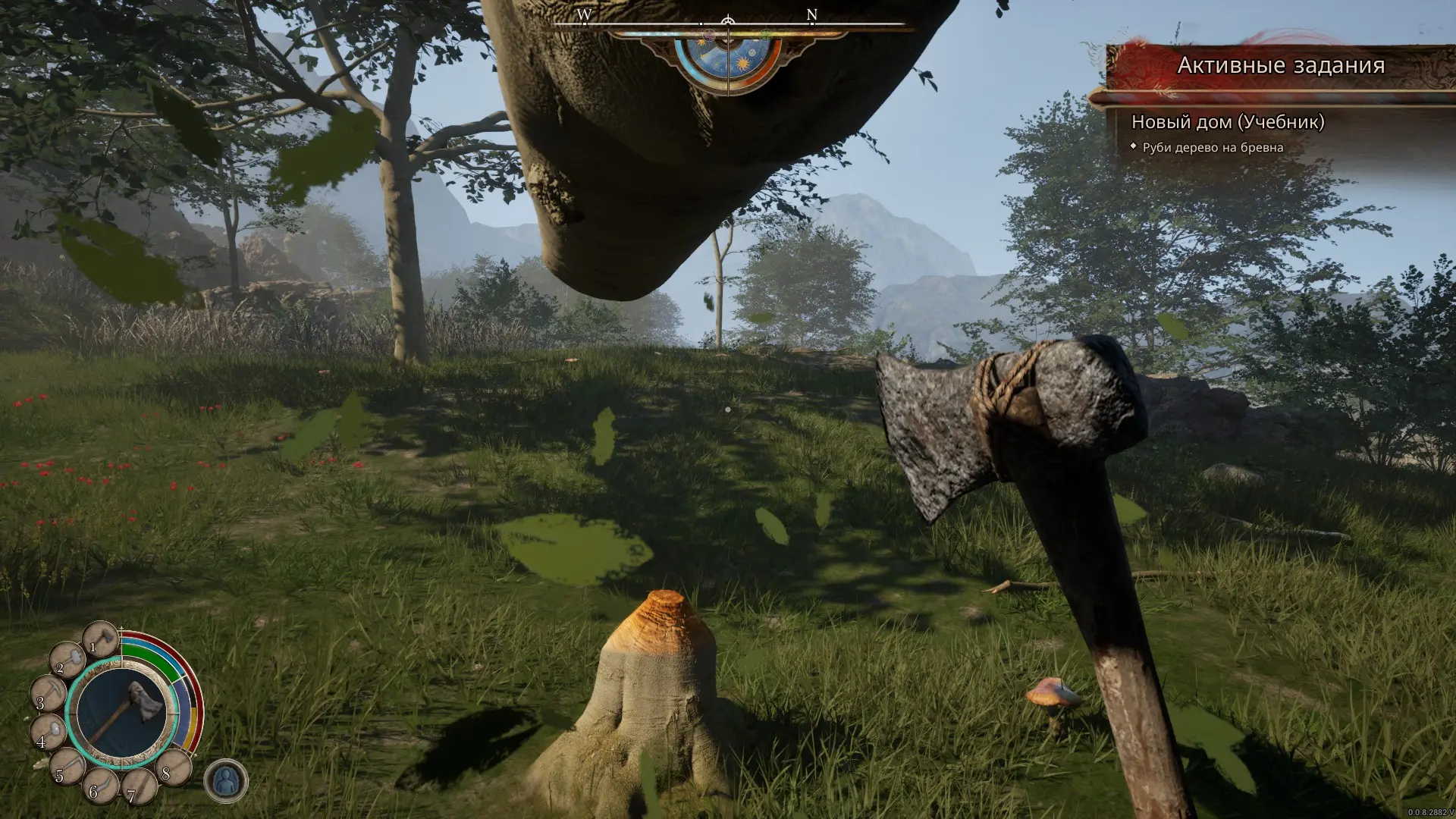Open the Активные задания quest panel header
1456x819 pixels.
click(x=1280, y=66)
